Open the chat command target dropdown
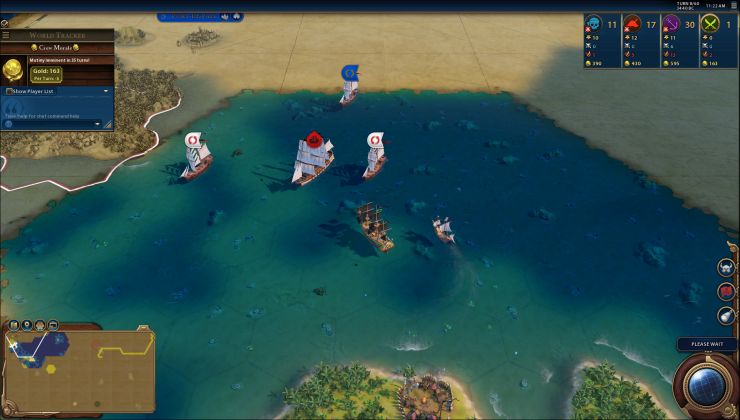This screenshot has height=420, width=740. [105, 123]
